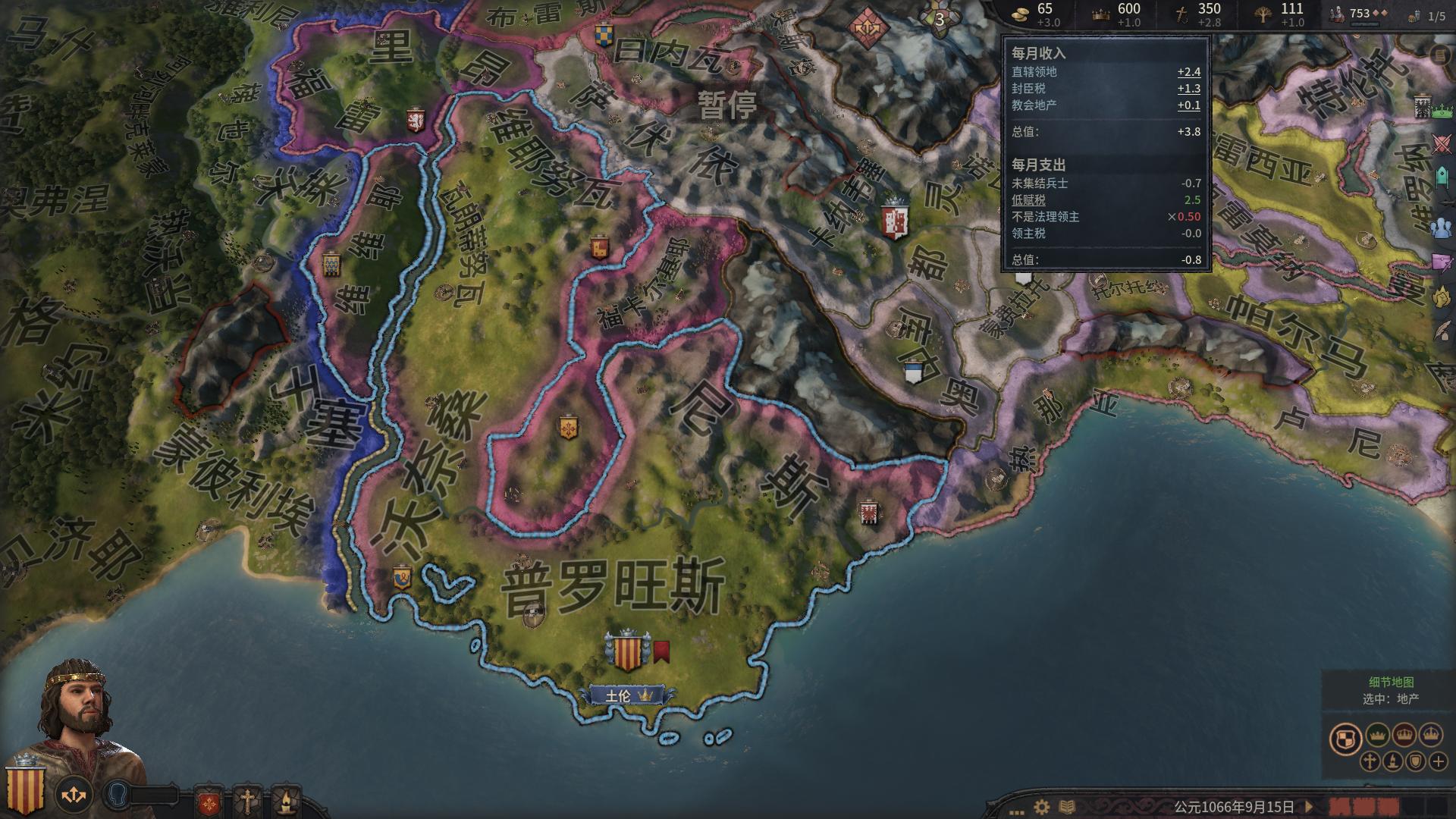Viewport: 1456px width, 819px height.
Task: Open the military tab with crossed swords
Action: 1442,143
